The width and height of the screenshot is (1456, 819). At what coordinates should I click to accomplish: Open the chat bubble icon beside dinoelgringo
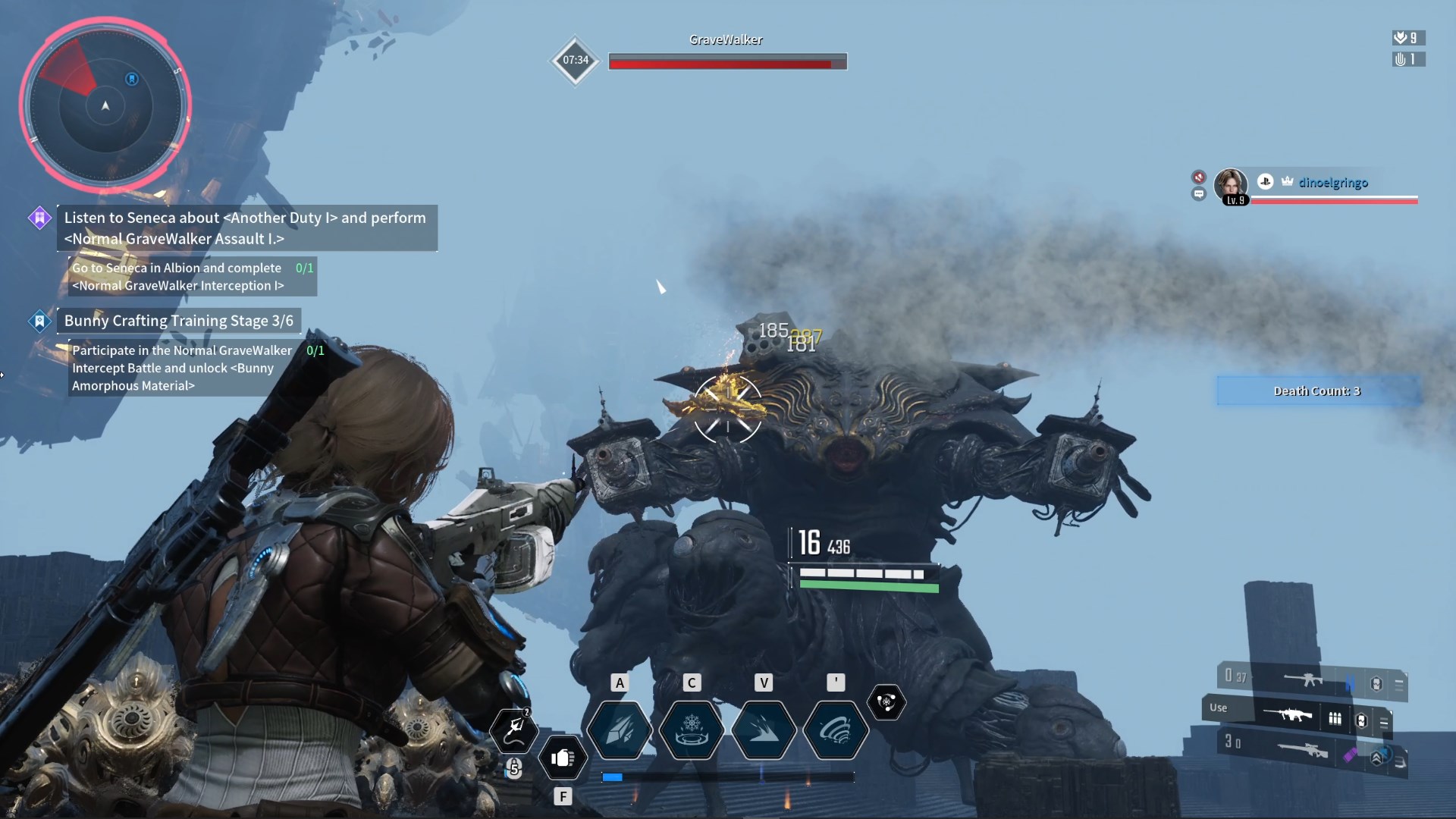coord(1199,194)
